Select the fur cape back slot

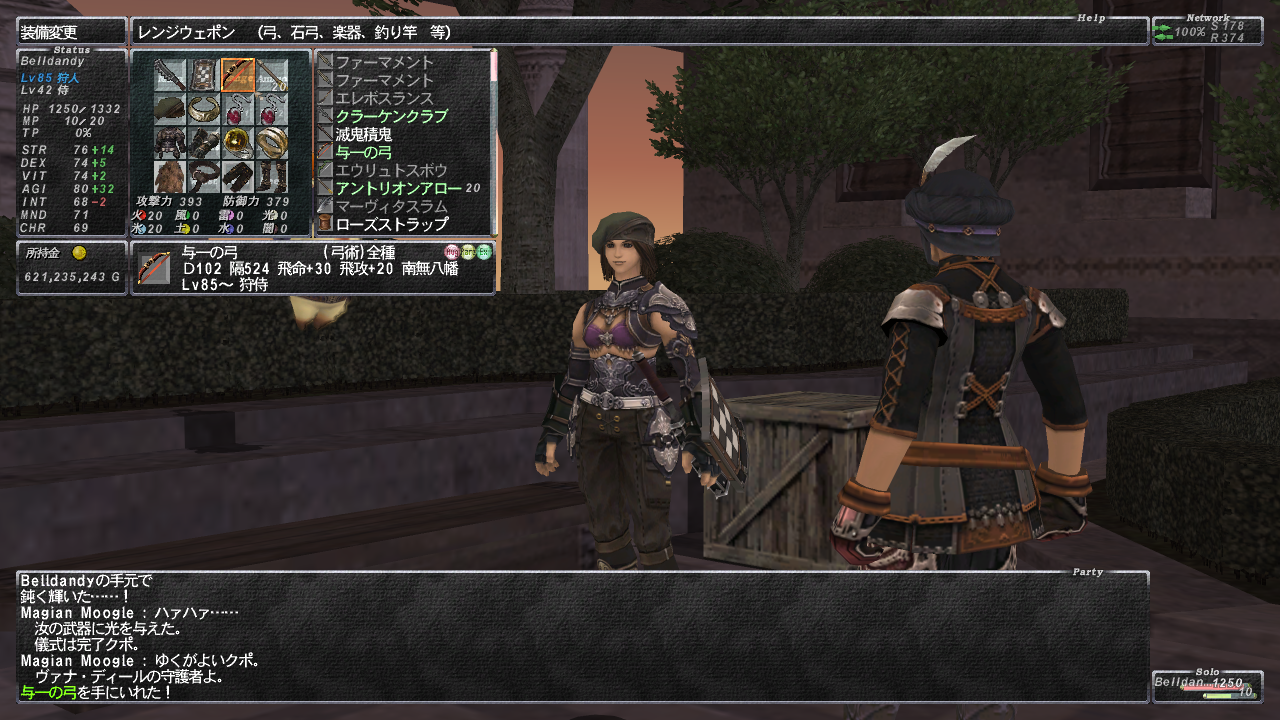170,176
